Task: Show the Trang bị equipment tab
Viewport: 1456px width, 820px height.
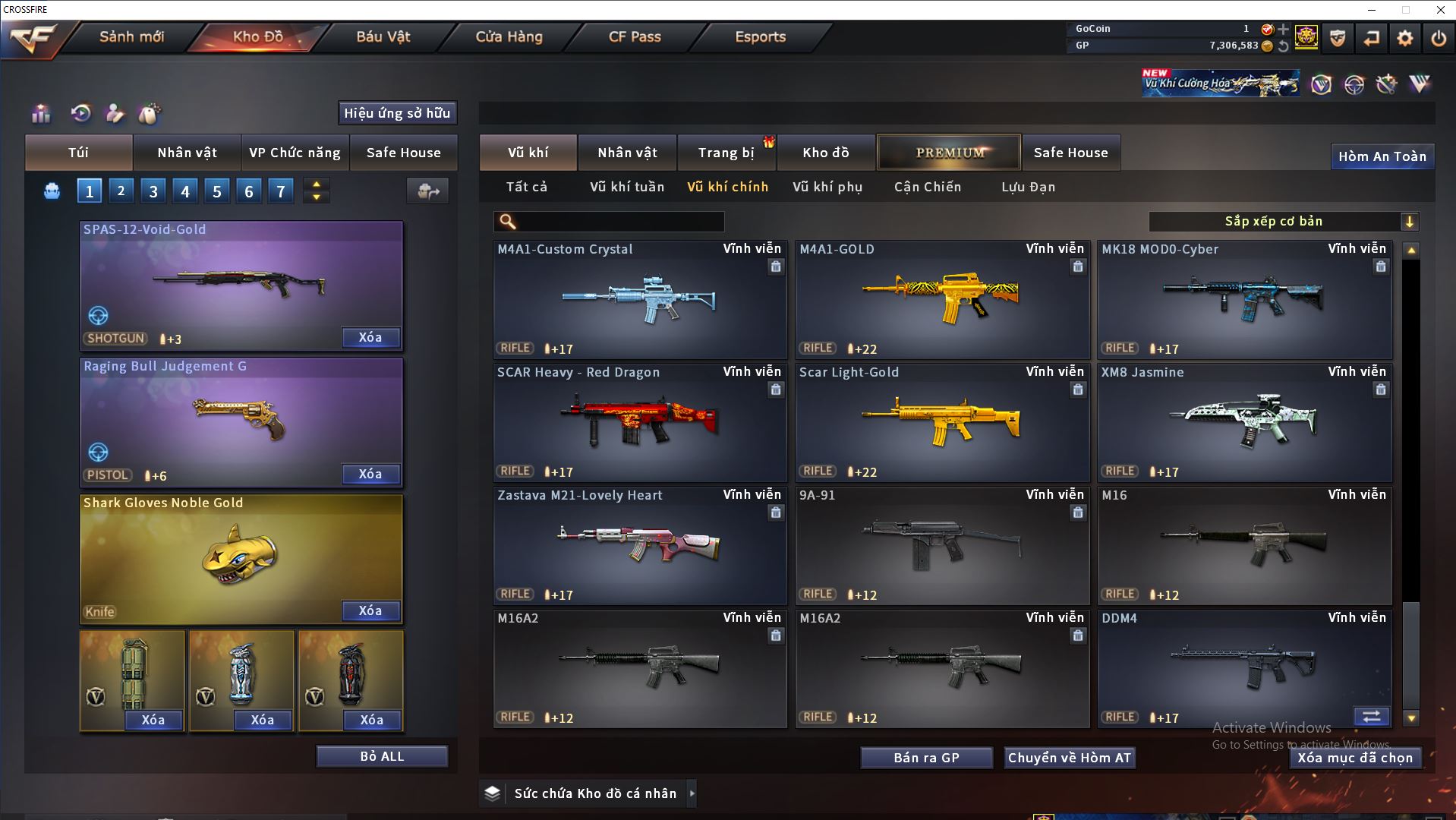Action: [x=726, y=153]
